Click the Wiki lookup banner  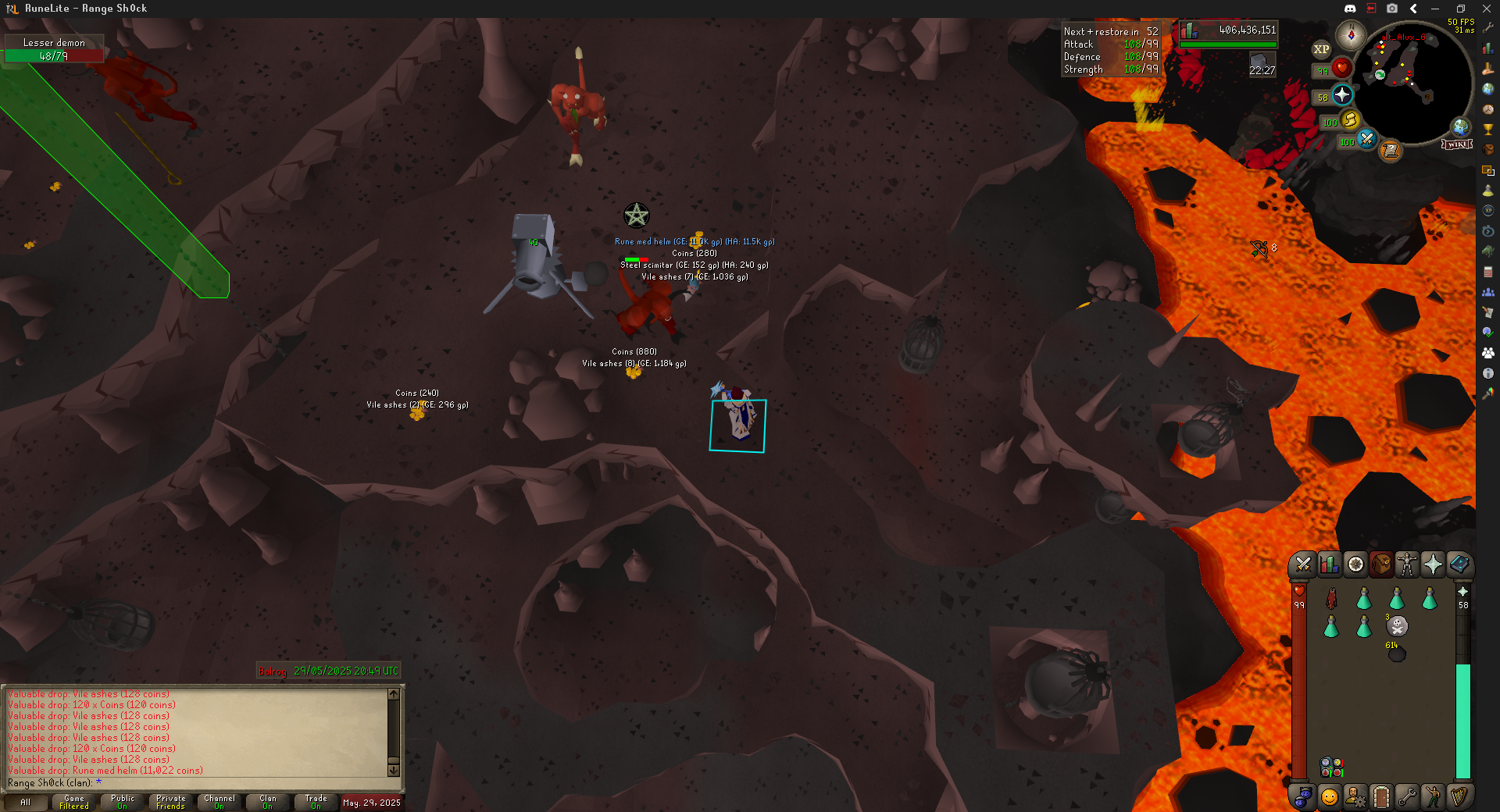(x=1457, y=144)
